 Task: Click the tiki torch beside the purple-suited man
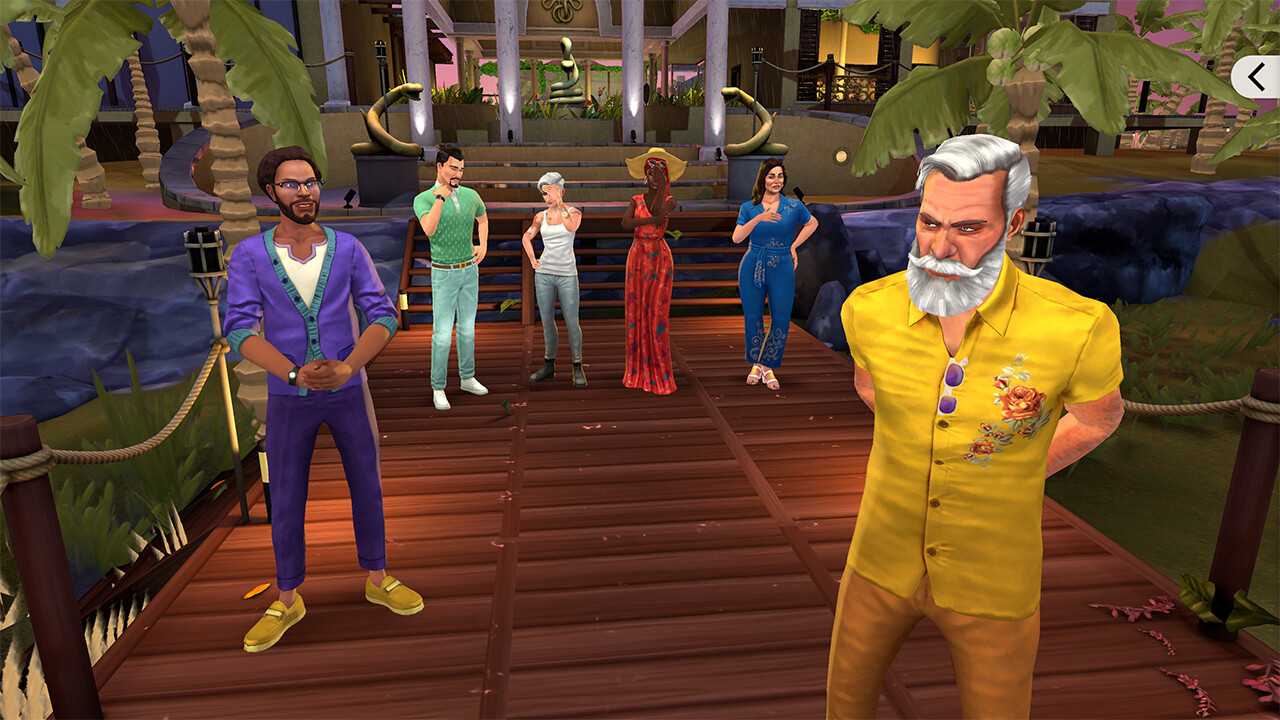[203, 255]
